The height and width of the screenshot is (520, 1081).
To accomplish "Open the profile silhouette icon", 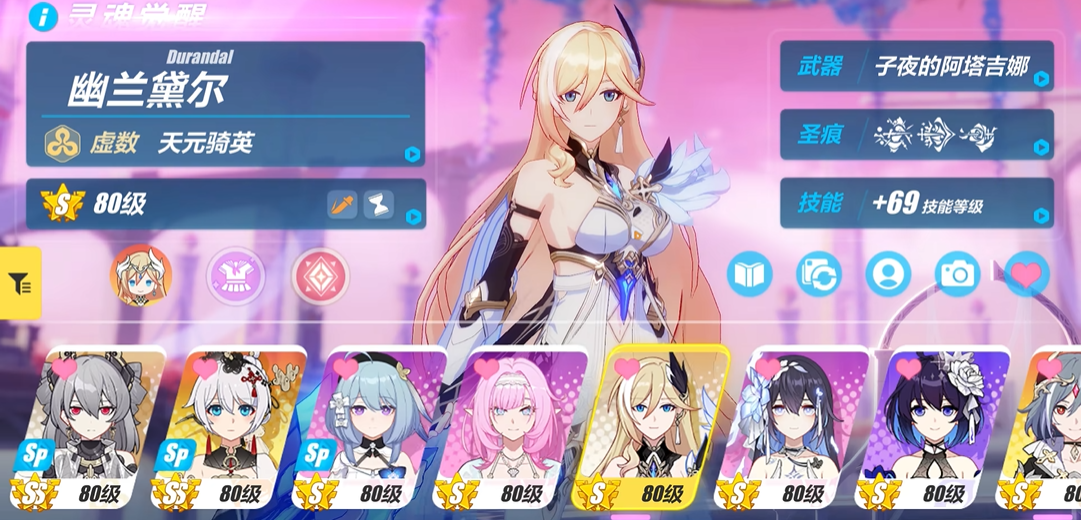I will click(x=888, y=273).
